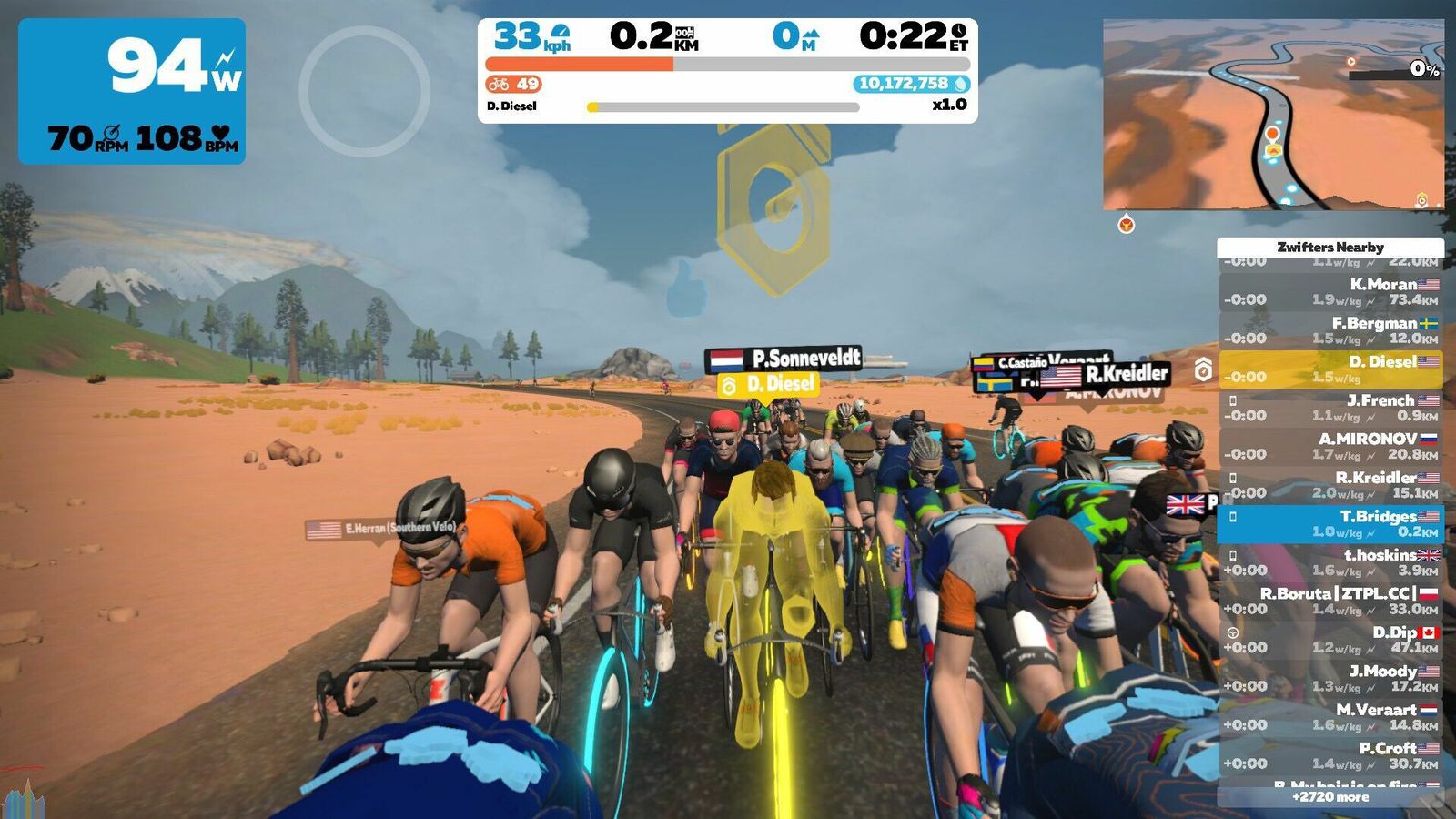Select J.French in the rider list
Viewport: 1456px width, 819px height.
[1330, 408]
